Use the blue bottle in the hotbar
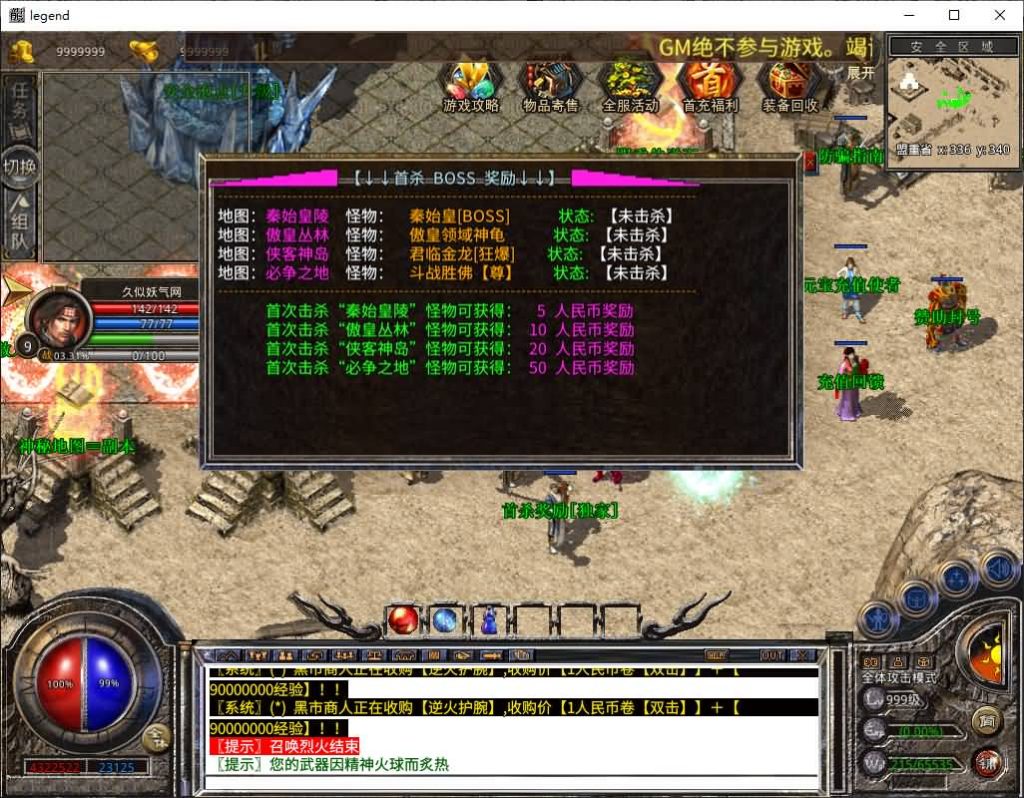This screenshot has height=798, width=1024. [489, 620]
